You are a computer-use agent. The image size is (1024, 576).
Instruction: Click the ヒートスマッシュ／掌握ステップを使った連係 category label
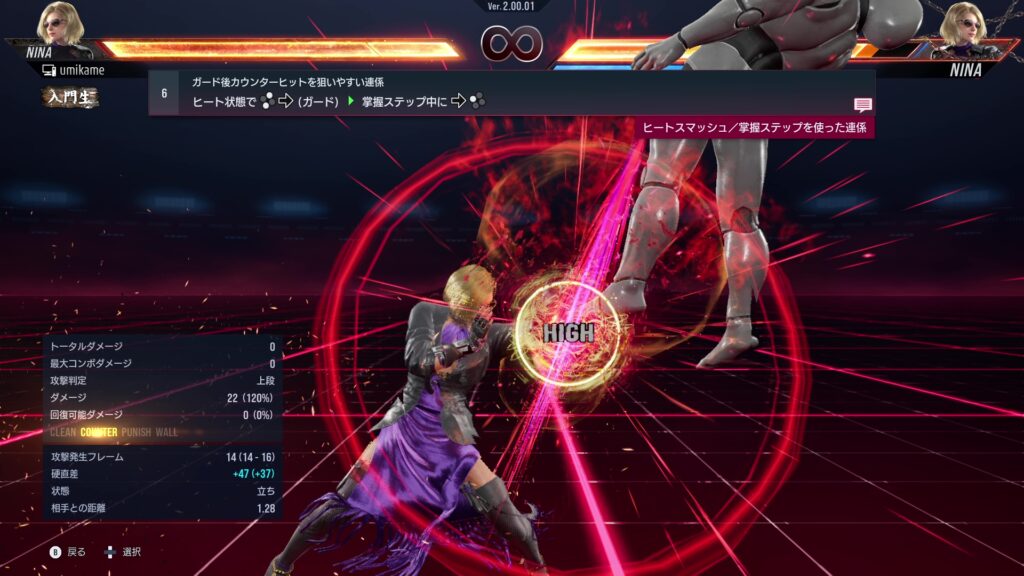pos(754,128)
